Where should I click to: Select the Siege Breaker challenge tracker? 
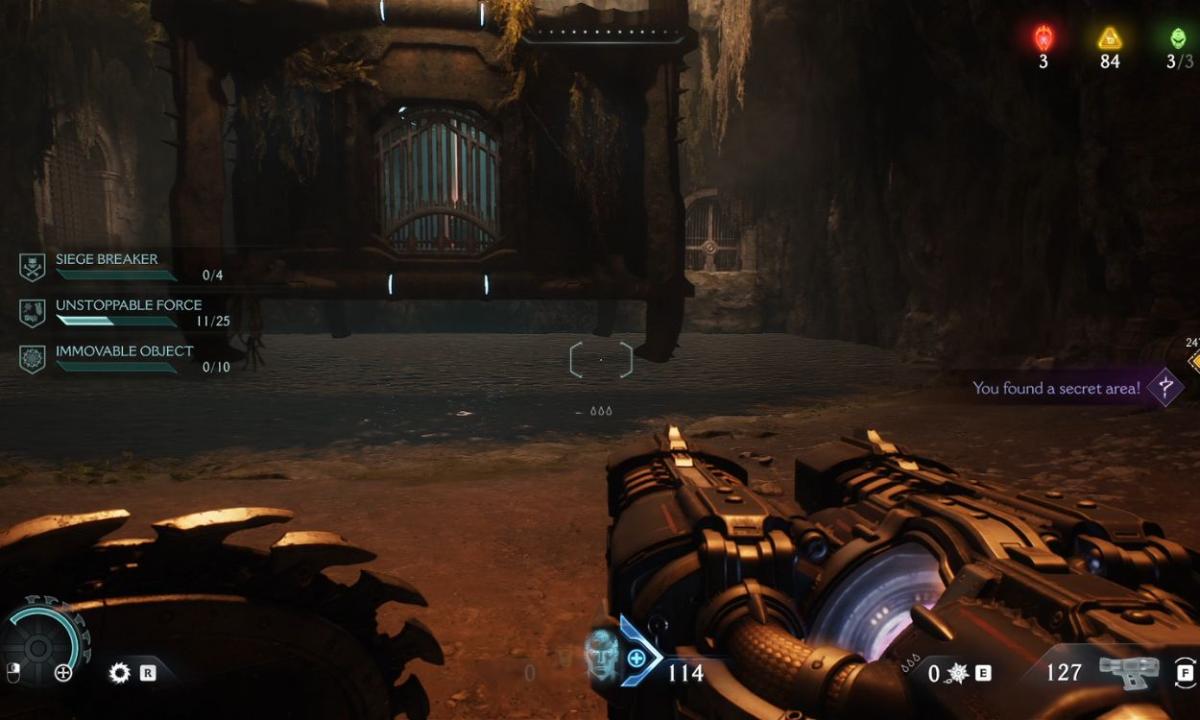point(105,260)
